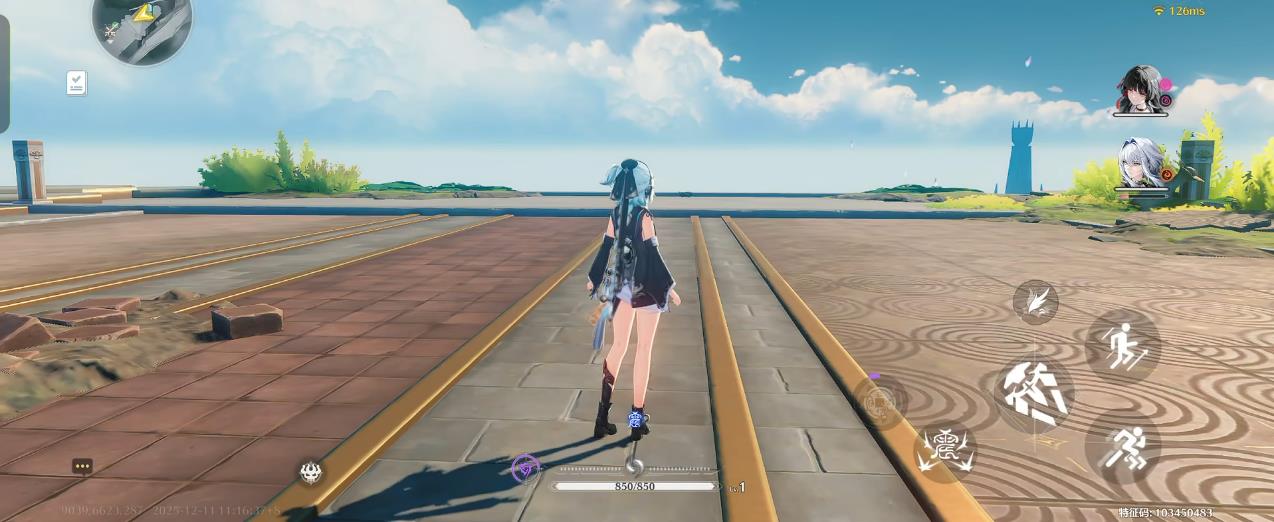Tap the climbing figure jump button
The height and width of the screenshot is (522, 1274).
(x=1122, y=346)
